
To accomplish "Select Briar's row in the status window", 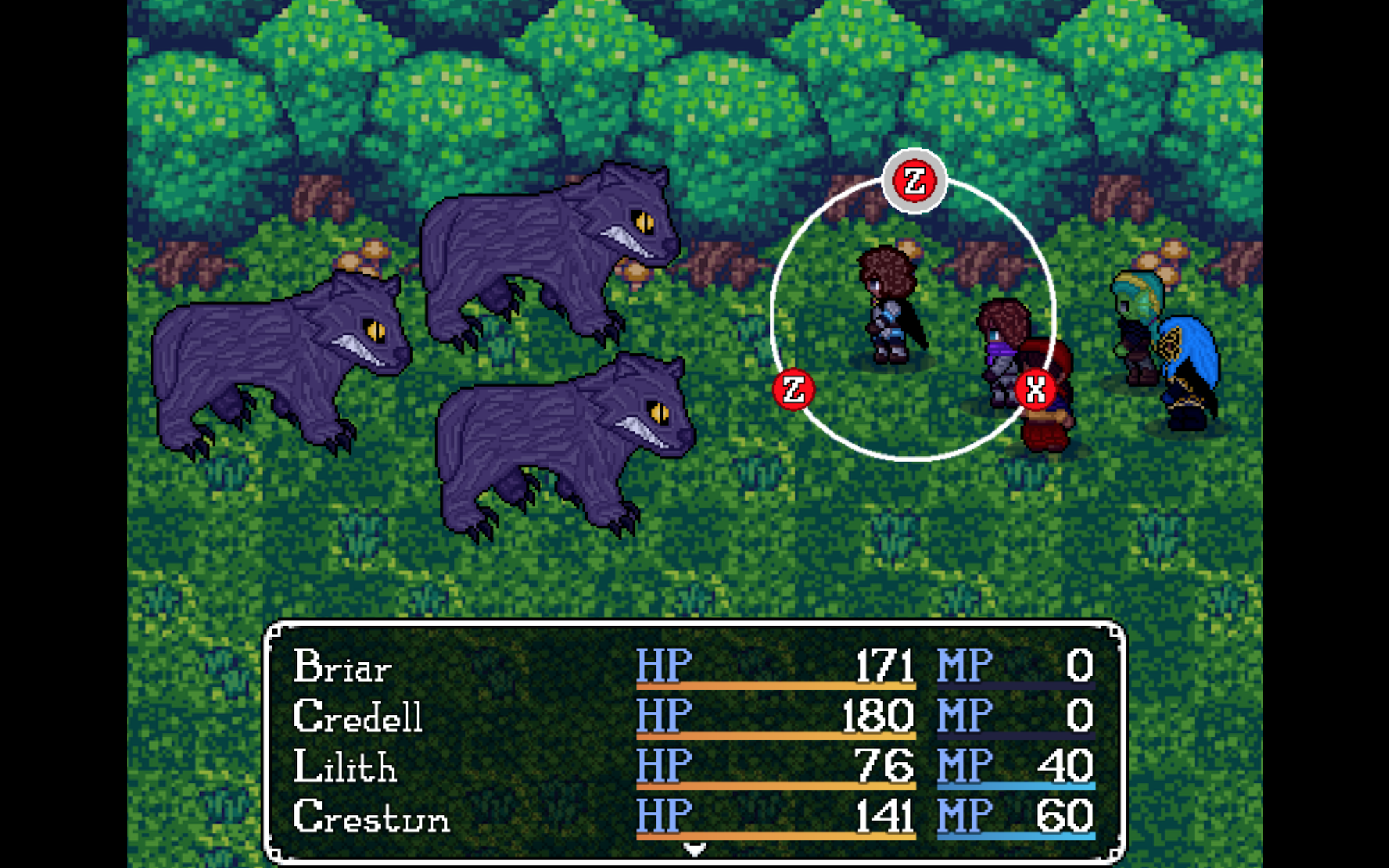I will (x=344, y=668).
